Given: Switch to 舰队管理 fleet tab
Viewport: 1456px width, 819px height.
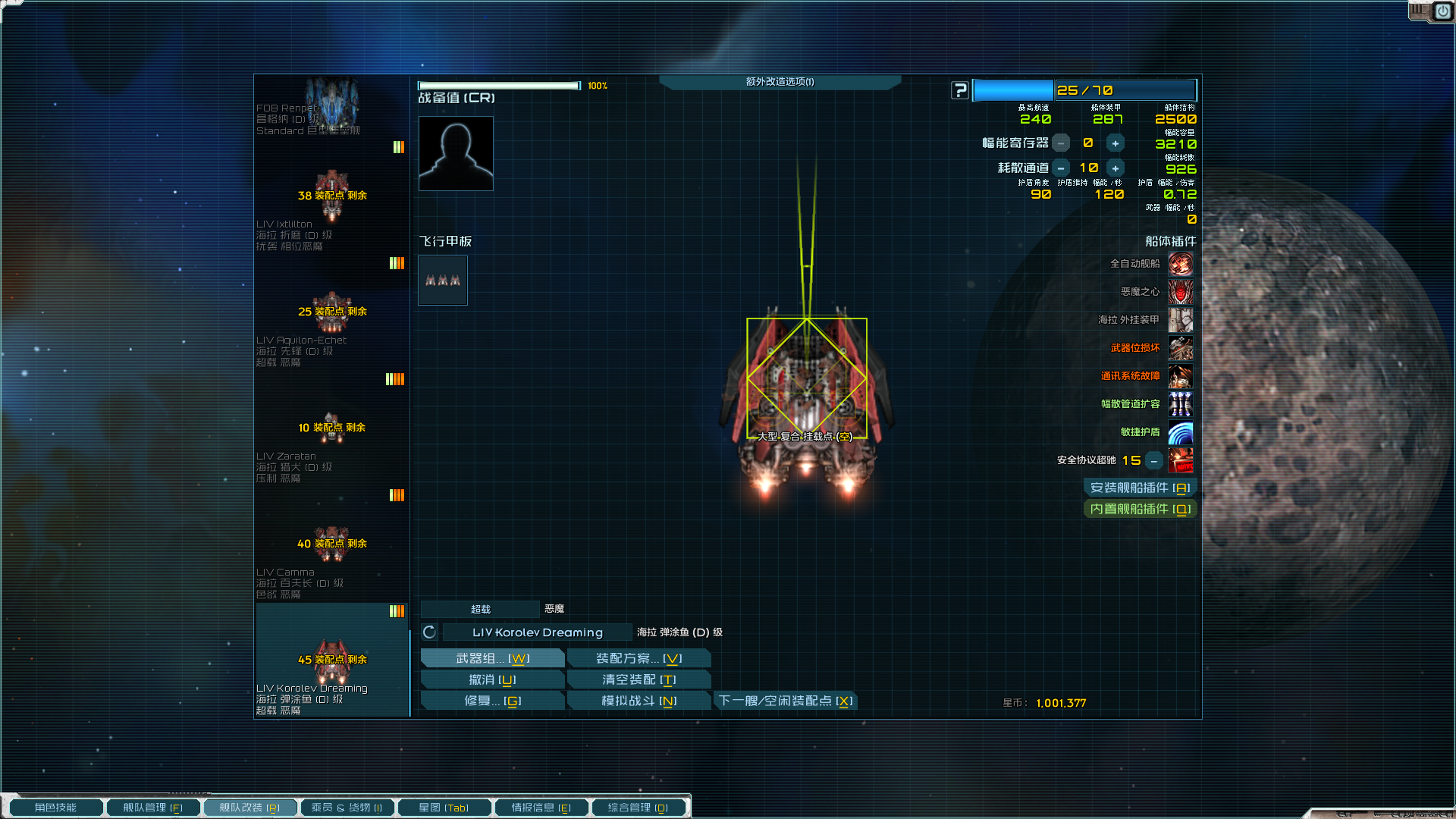Looking at the screenshot, I should 152,808.
